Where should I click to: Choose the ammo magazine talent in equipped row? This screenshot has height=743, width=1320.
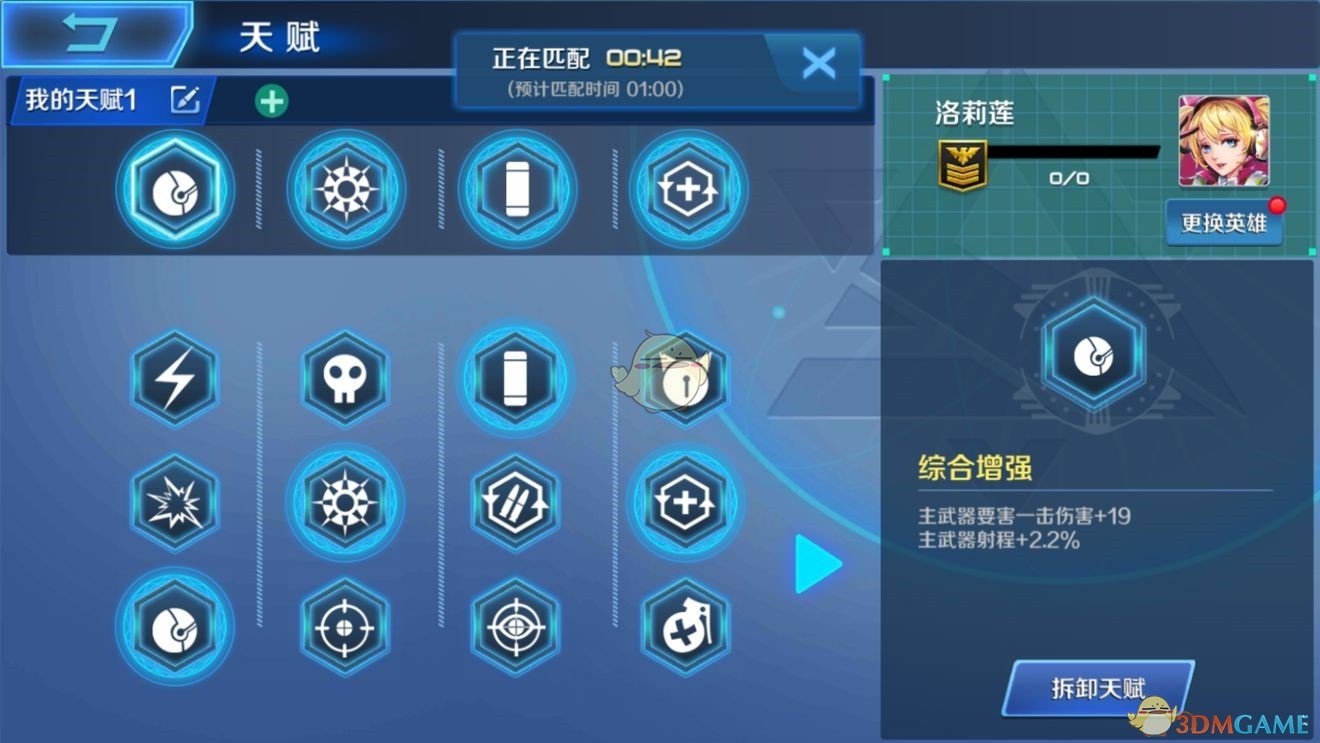(515, 190)
